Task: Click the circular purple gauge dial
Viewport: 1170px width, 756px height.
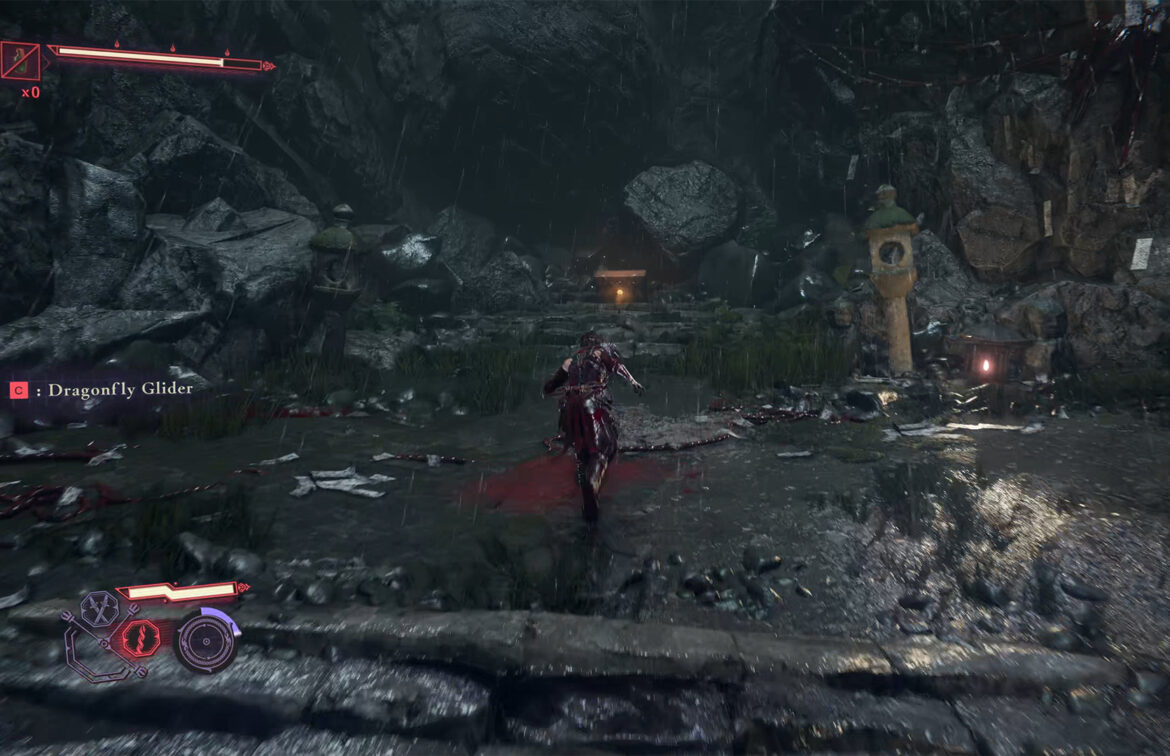Action: tap(206, 642)
